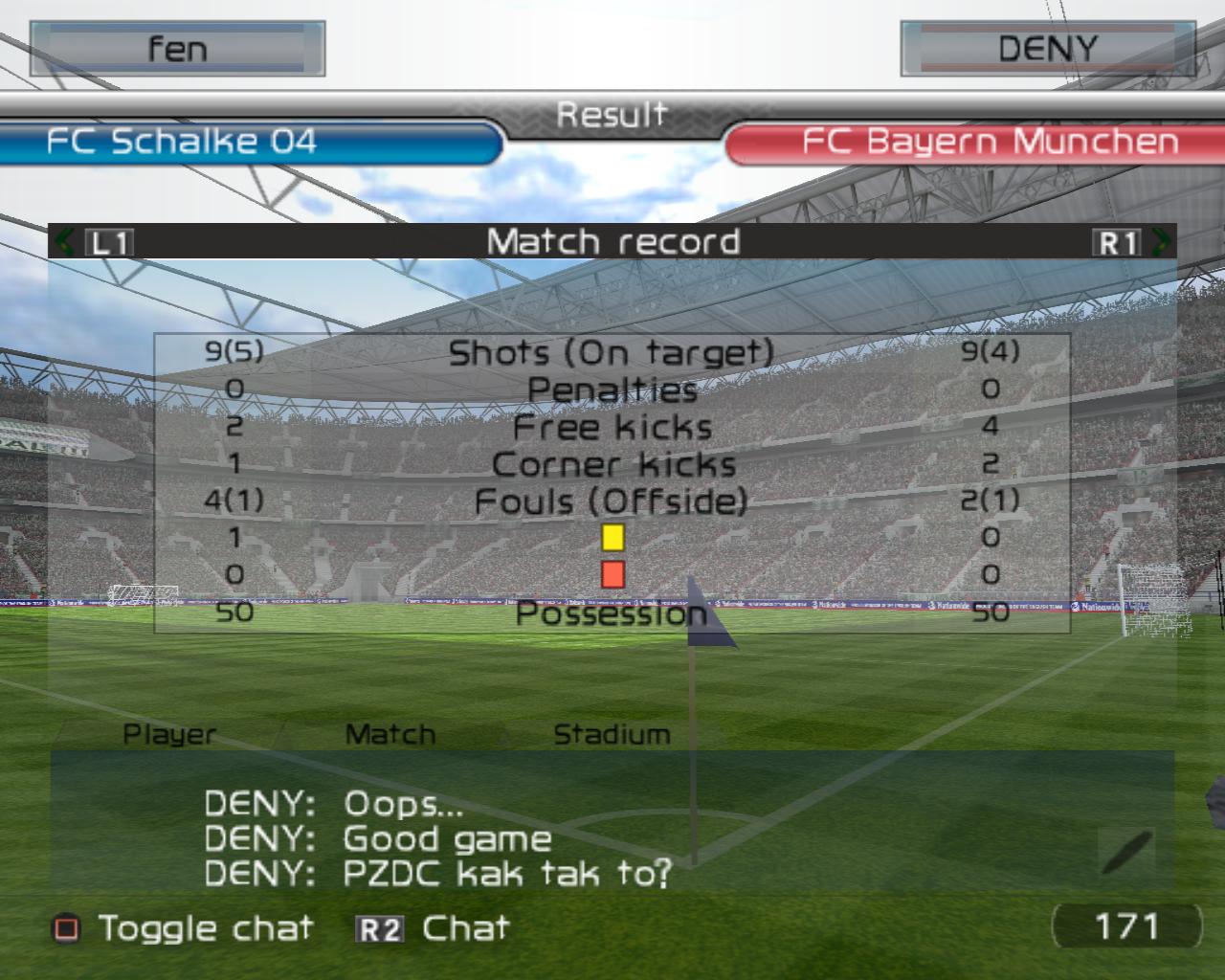Select the Stadium tab
Screen dimensions: 1225x980
(x=612, y=734)
